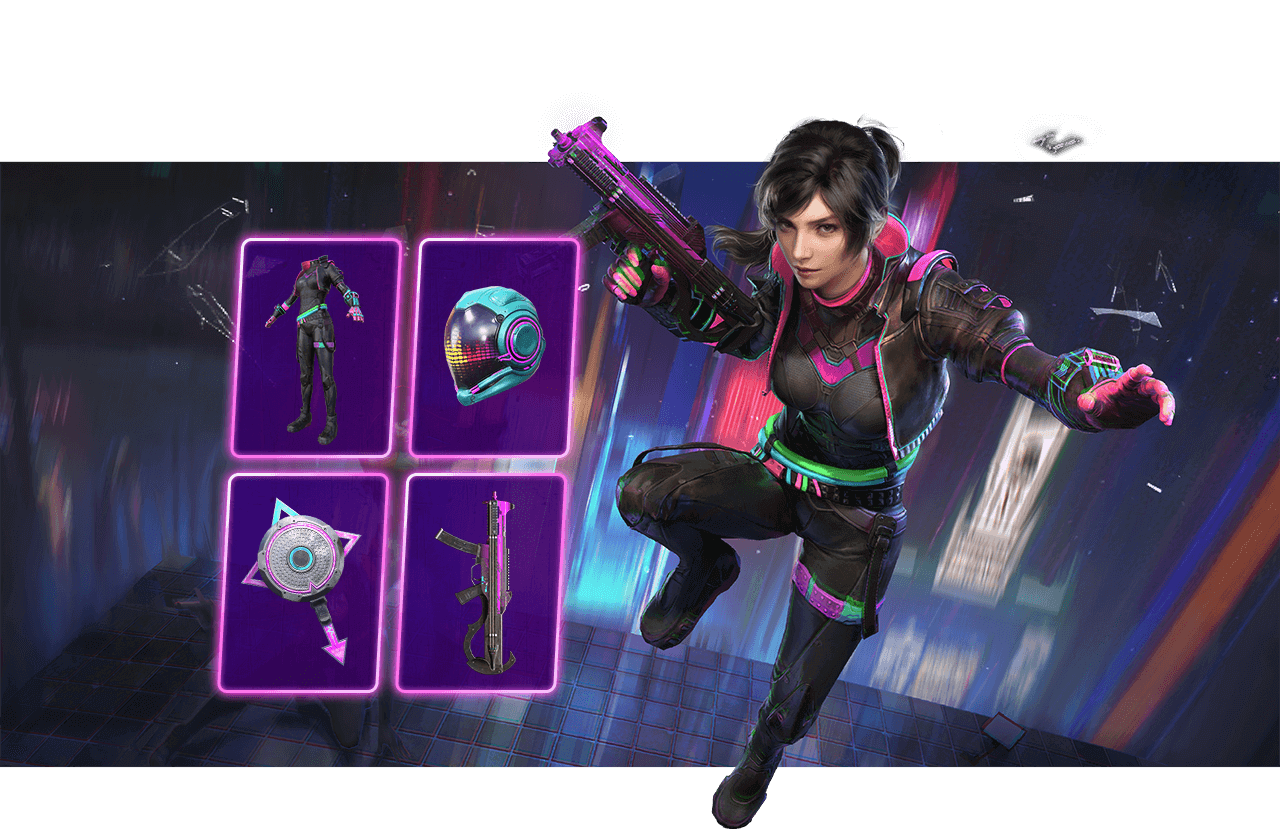Open the submachine gun skin card
This screenshot has width=1280, height=829.
click(x=481, y=582)
